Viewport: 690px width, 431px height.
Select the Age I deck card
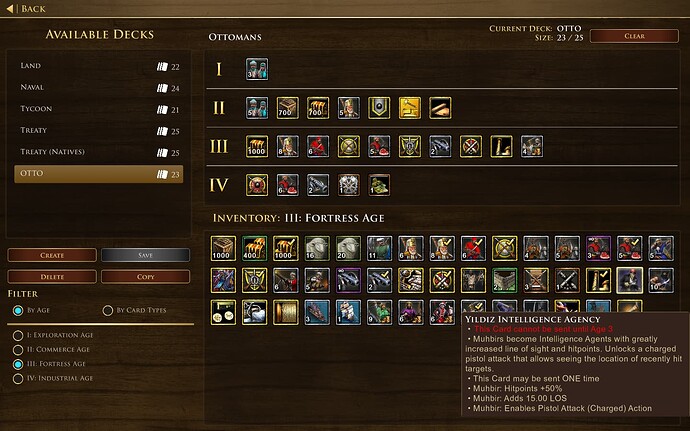coord(257,69)
